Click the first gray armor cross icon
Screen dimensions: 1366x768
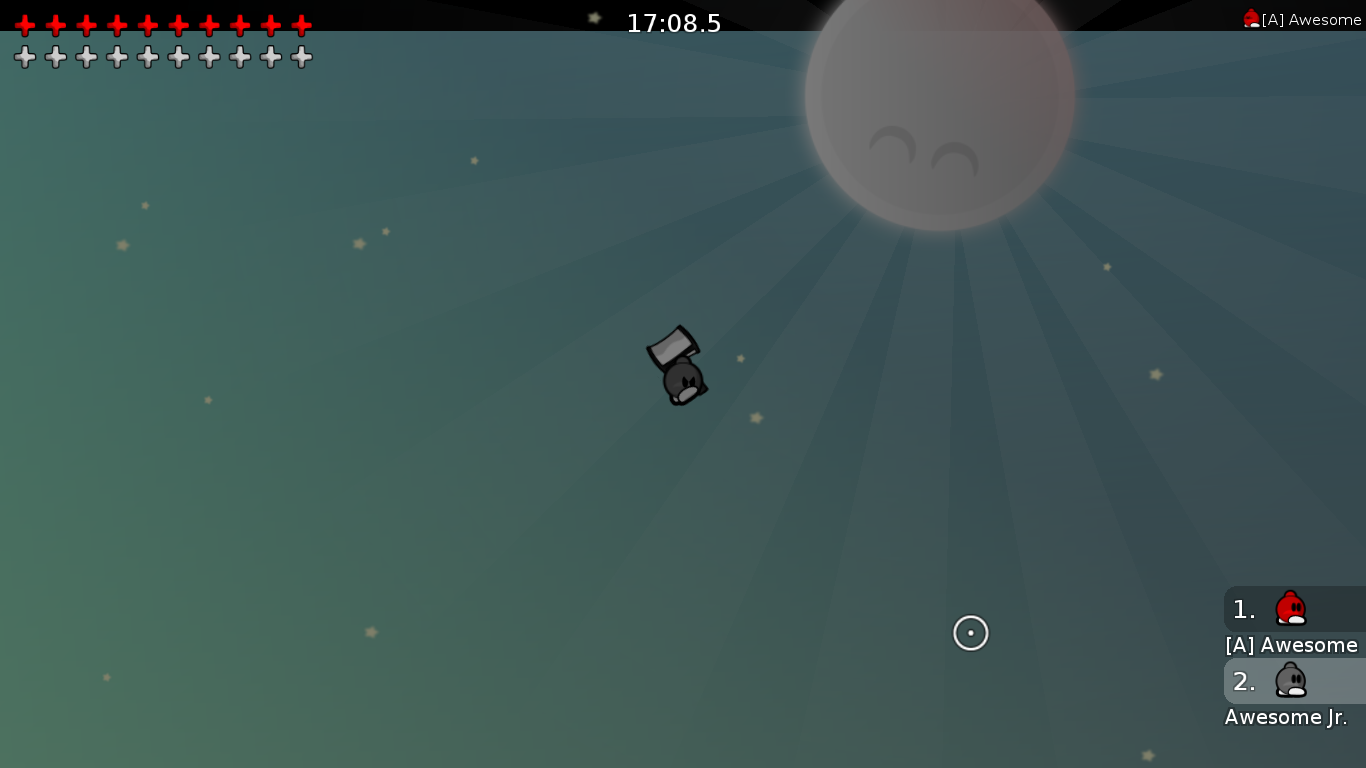(25, 56)
